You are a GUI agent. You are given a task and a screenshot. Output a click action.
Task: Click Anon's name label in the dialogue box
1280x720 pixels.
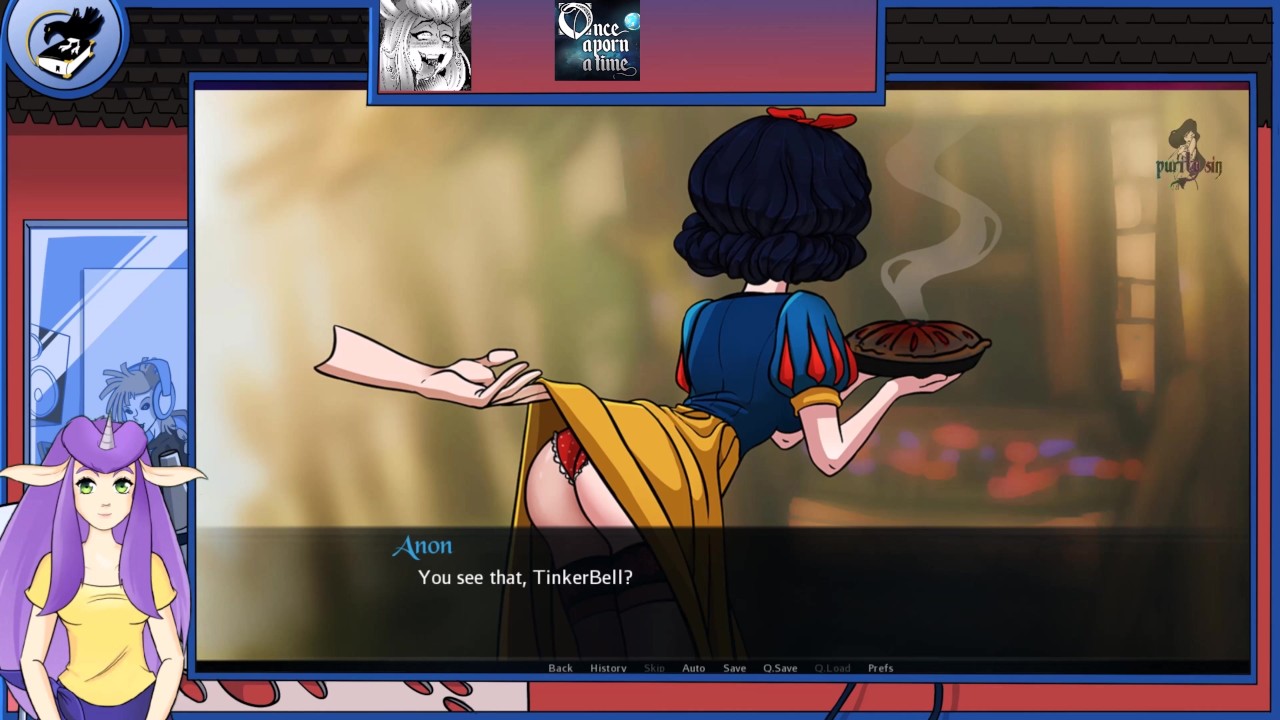(x=423, y=546)
